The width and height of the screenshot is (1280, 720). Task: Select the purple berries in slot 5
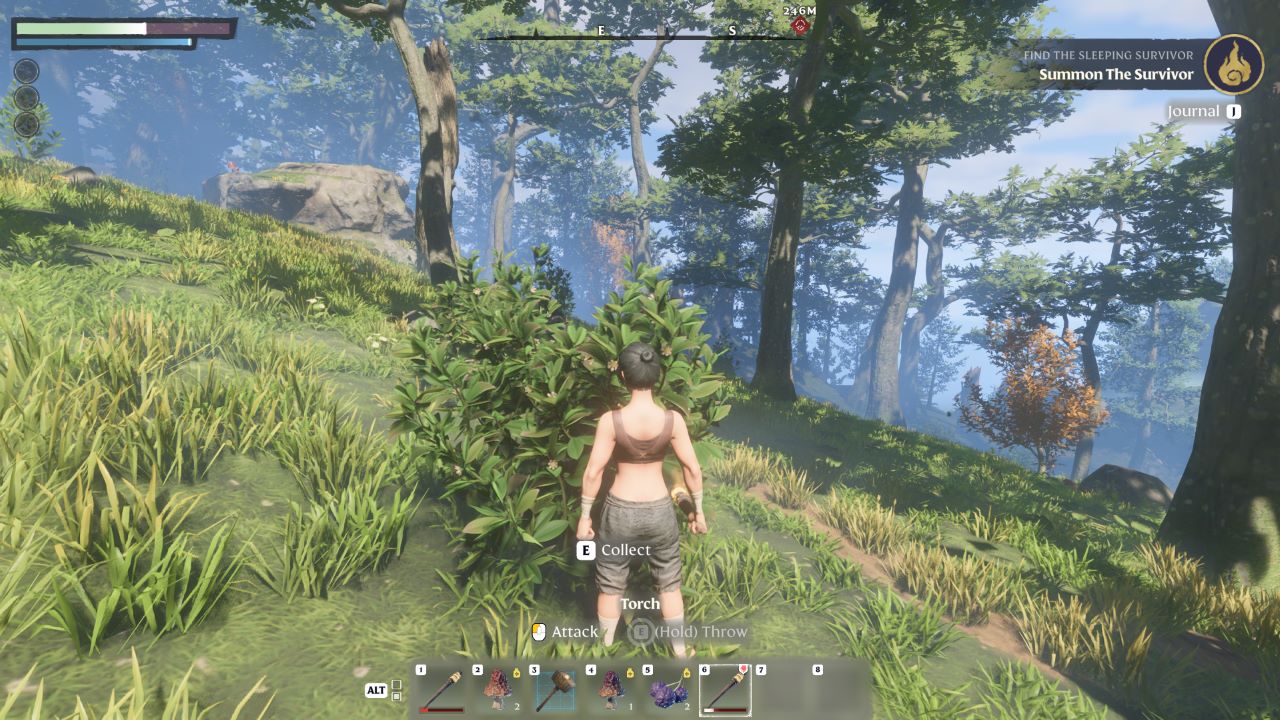(x=668, y=689)
